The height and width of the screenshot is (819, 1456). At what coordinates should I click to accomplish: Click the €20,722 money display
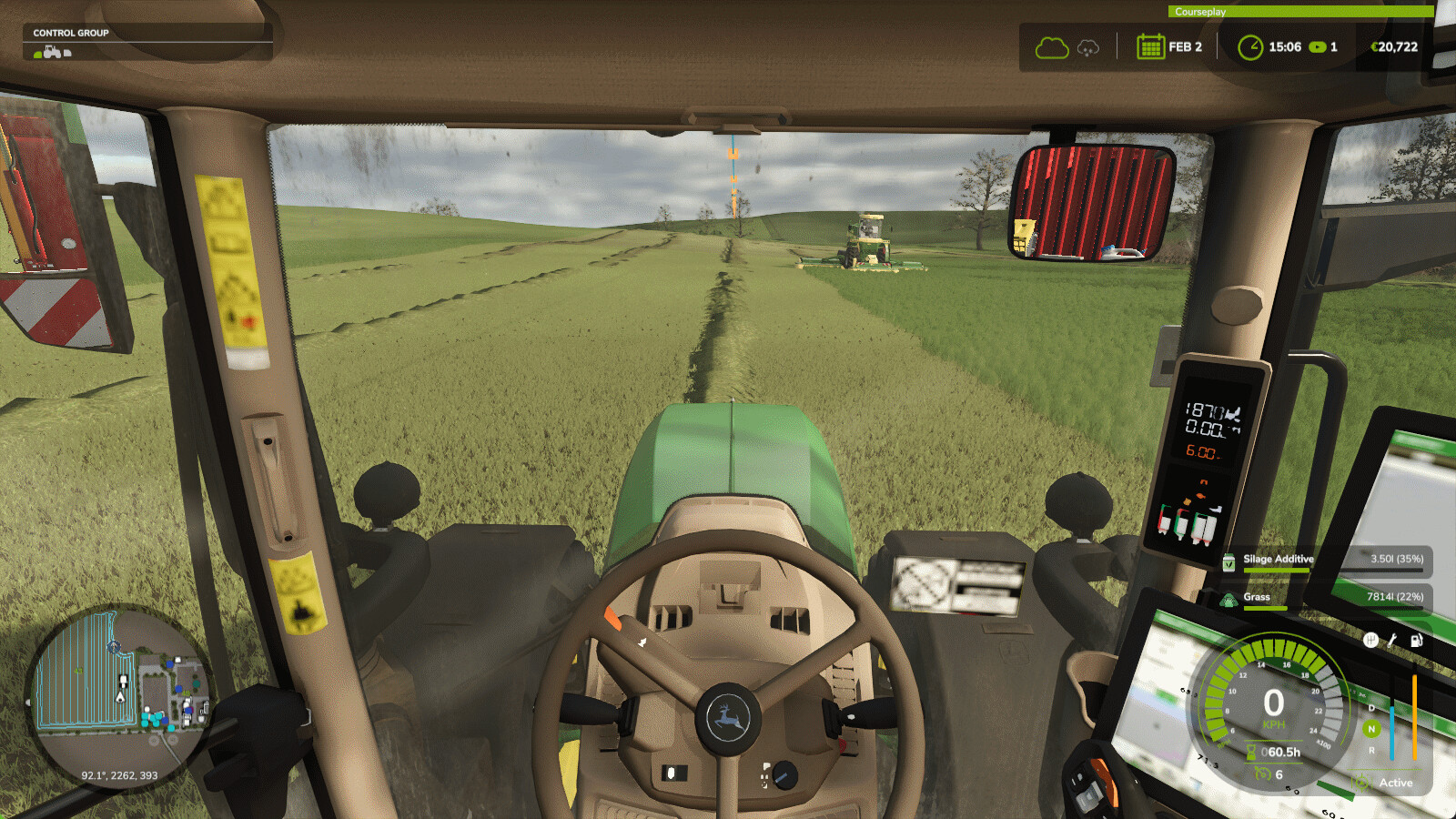click(x=1395, y=47)
